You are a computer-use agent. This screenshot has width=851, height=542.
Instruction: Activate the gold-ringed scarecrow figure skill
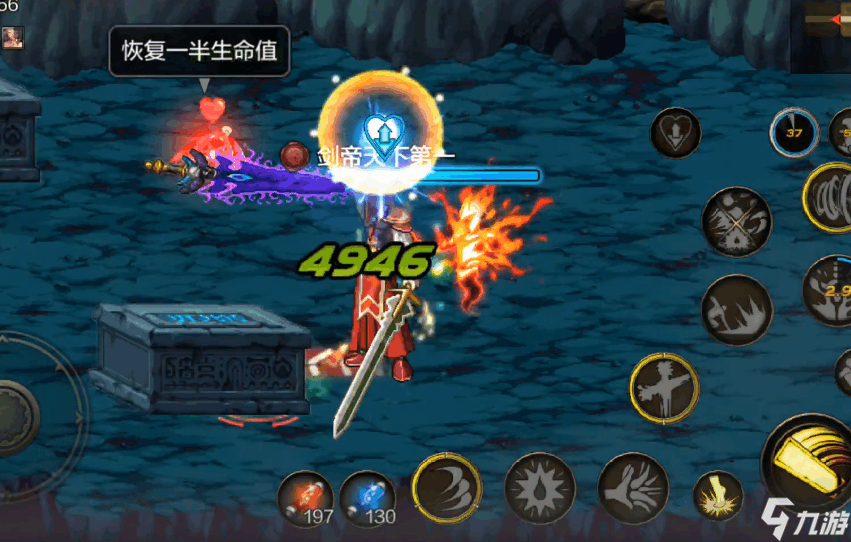pos(664,387)
